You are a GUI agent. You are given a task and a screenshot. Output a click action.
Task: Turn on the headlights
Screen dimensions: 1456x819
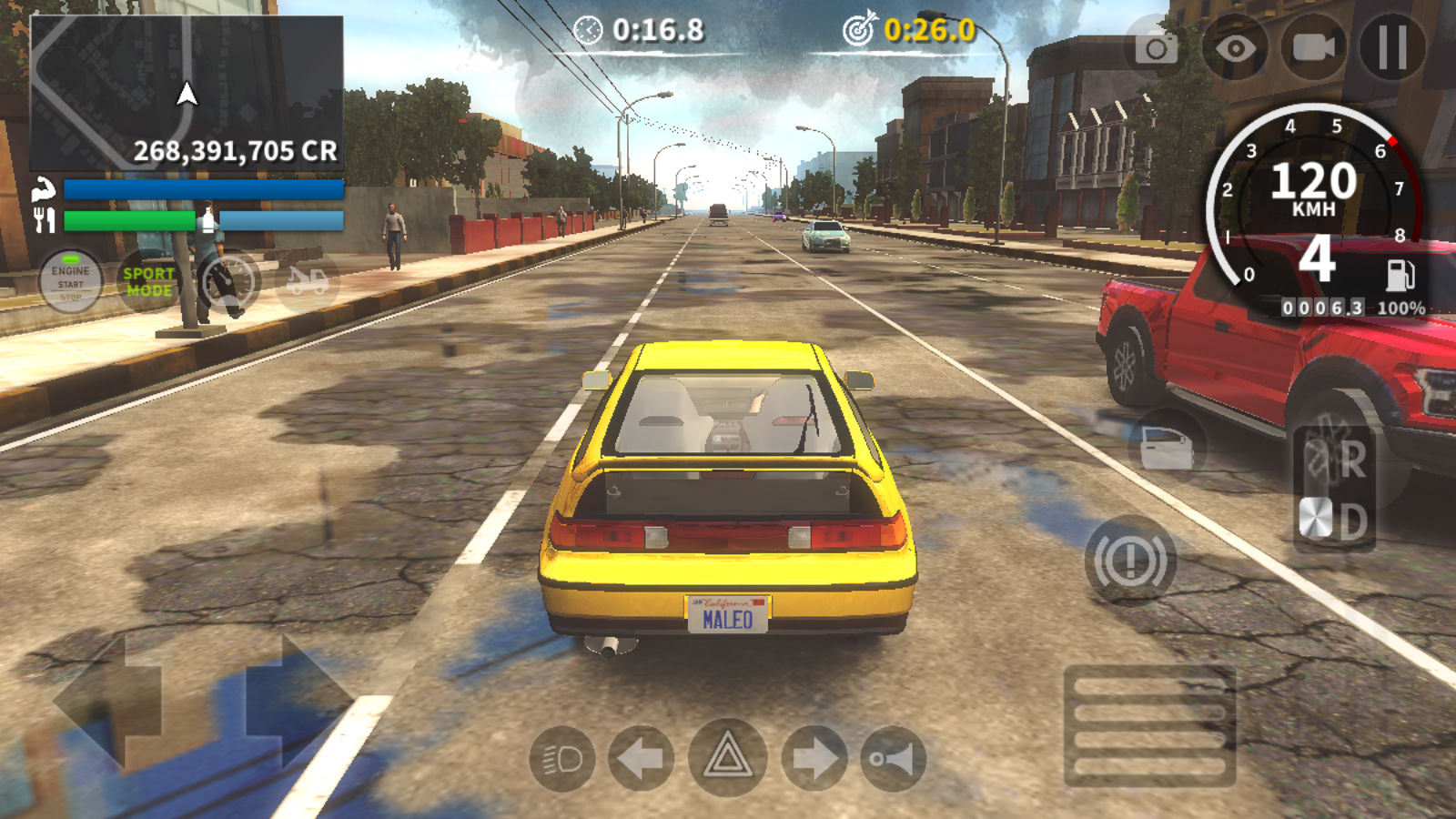[x=561, y=758]
